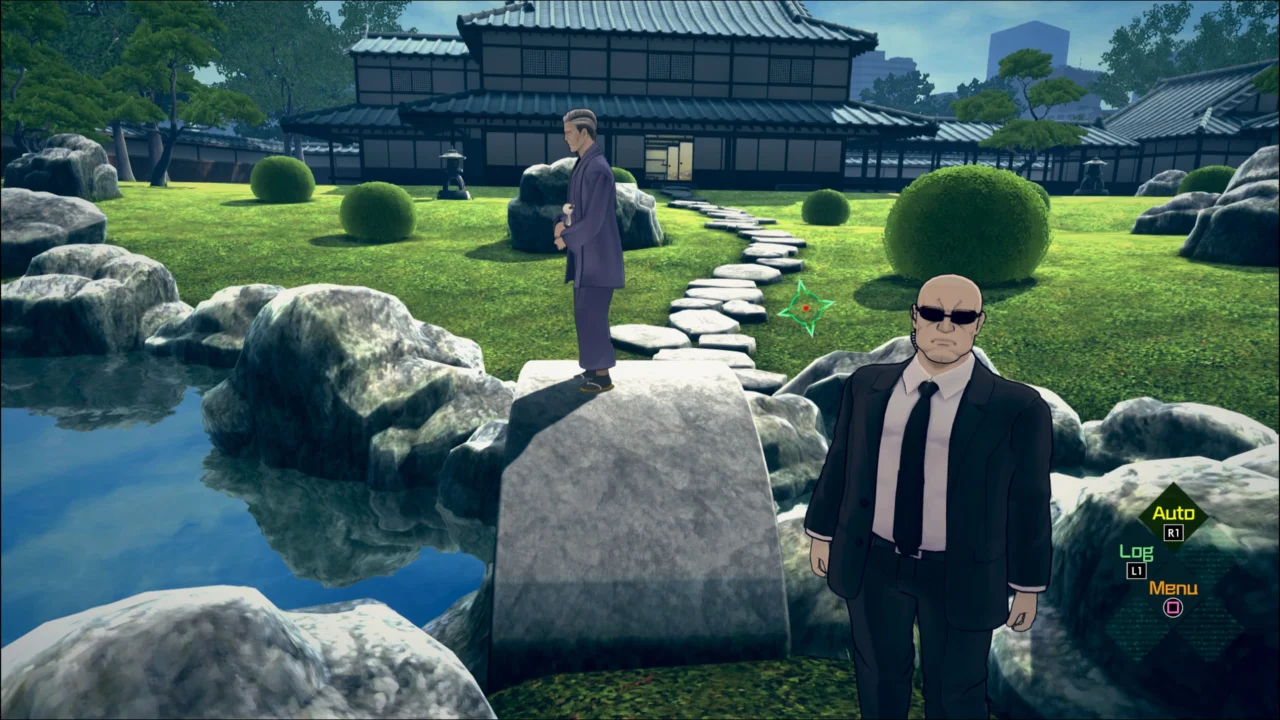Click the green Log text link
This screenshot has width=1280, height=720.
click(1136, 551)
